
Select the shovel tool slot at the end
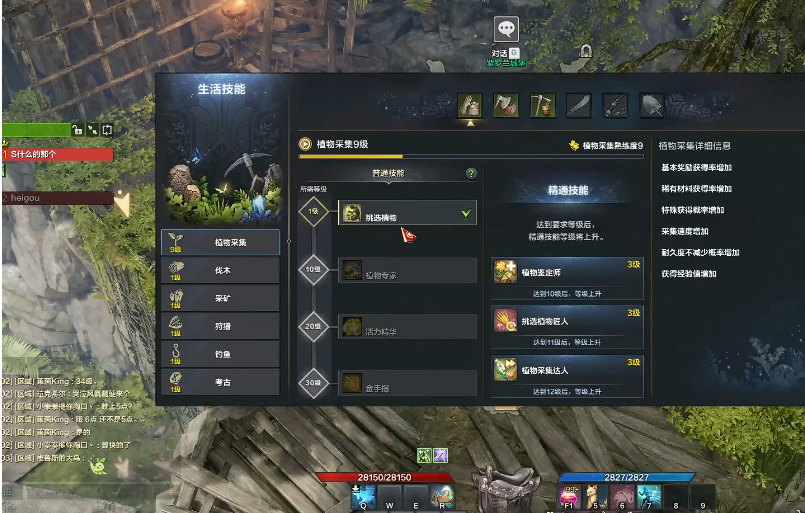point(652,105)
